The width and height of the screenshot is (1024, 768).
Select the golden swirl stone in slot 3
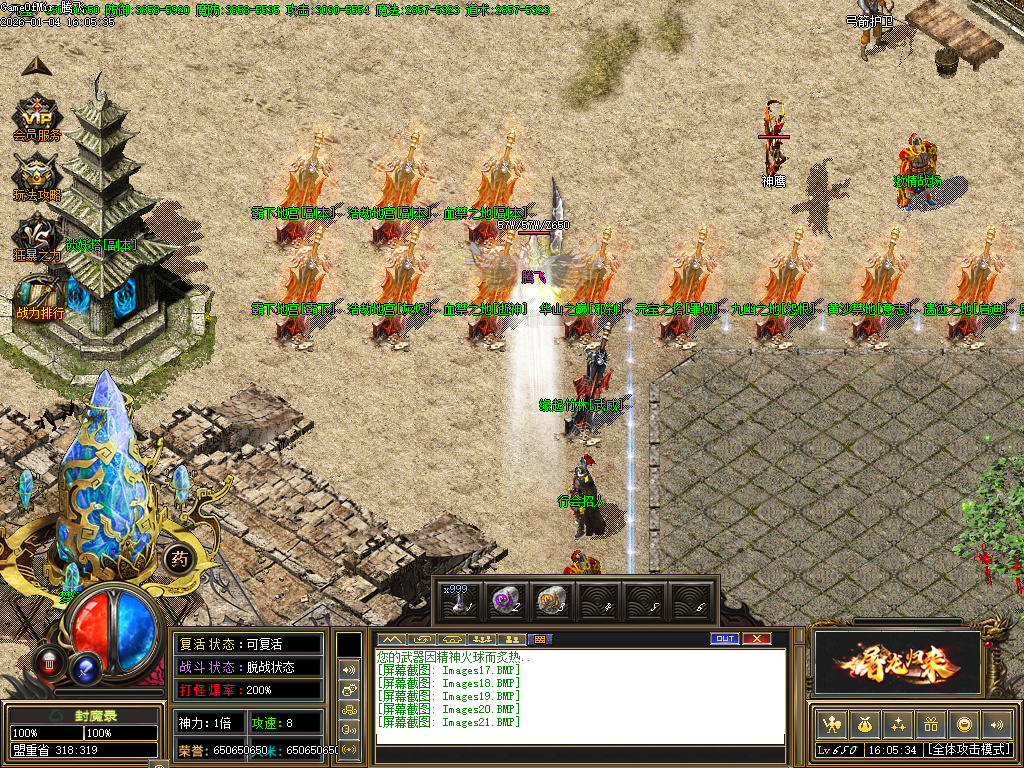point(552,599)
